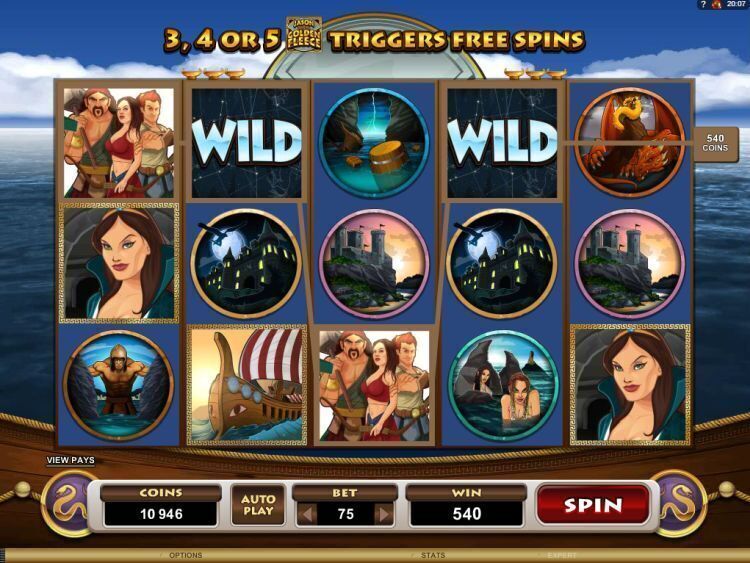Turn on Auto Play
The image size is (750, 563).
pyautogui.click(x=257, y=507)
